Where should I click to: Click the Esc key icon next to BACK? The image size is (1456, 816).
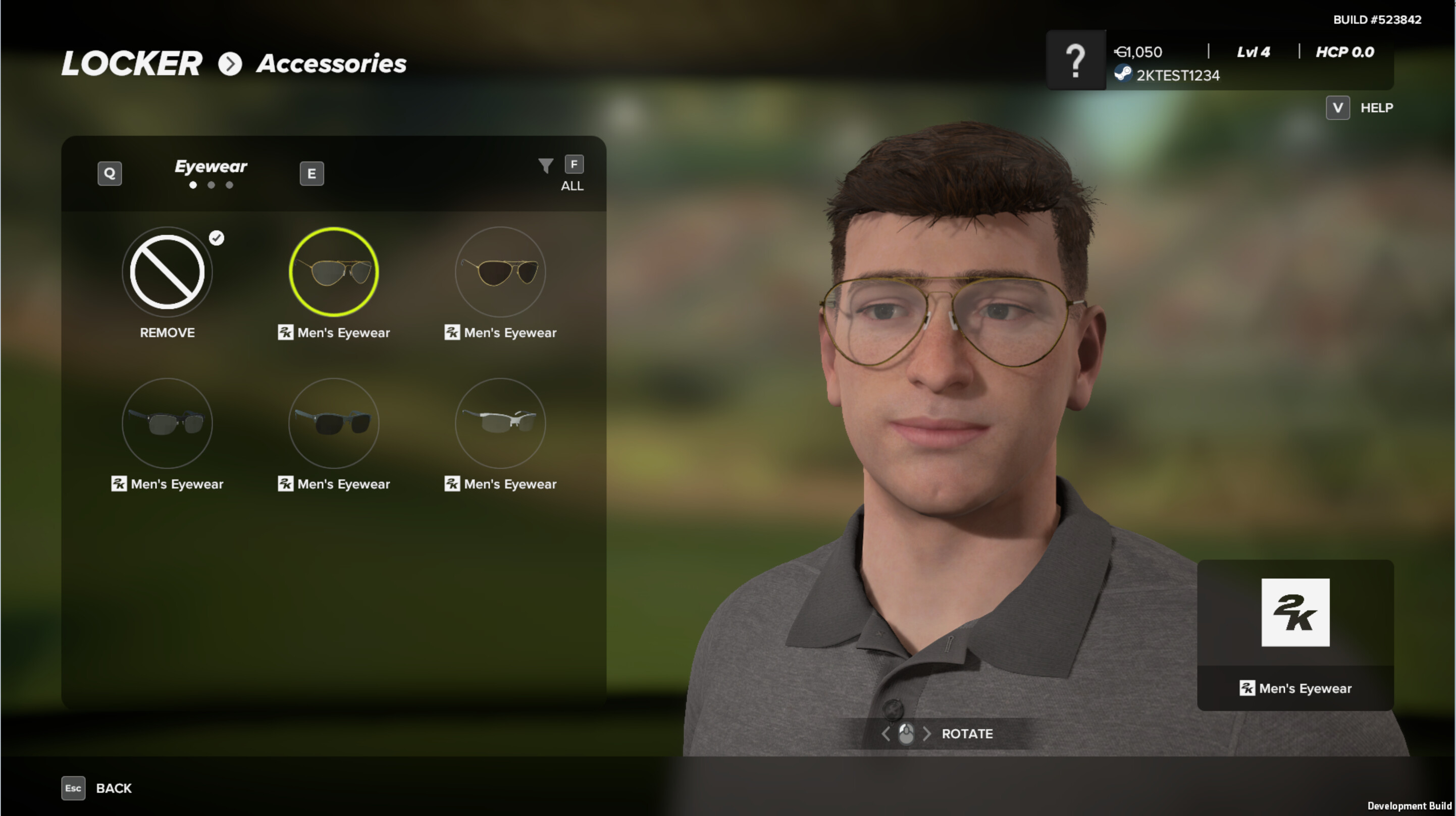73,788
